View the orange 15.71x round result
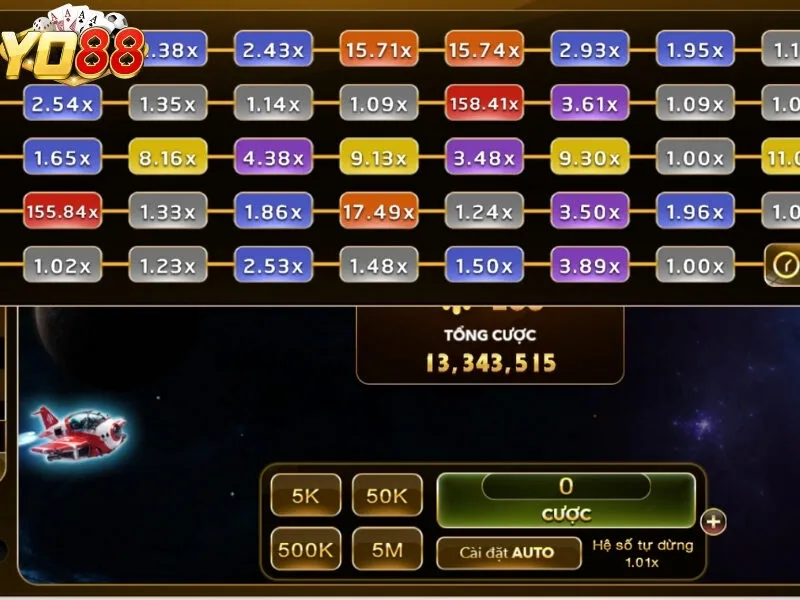Screen dimensions: 800x600 pyautogui.click(x=378, y=49)
